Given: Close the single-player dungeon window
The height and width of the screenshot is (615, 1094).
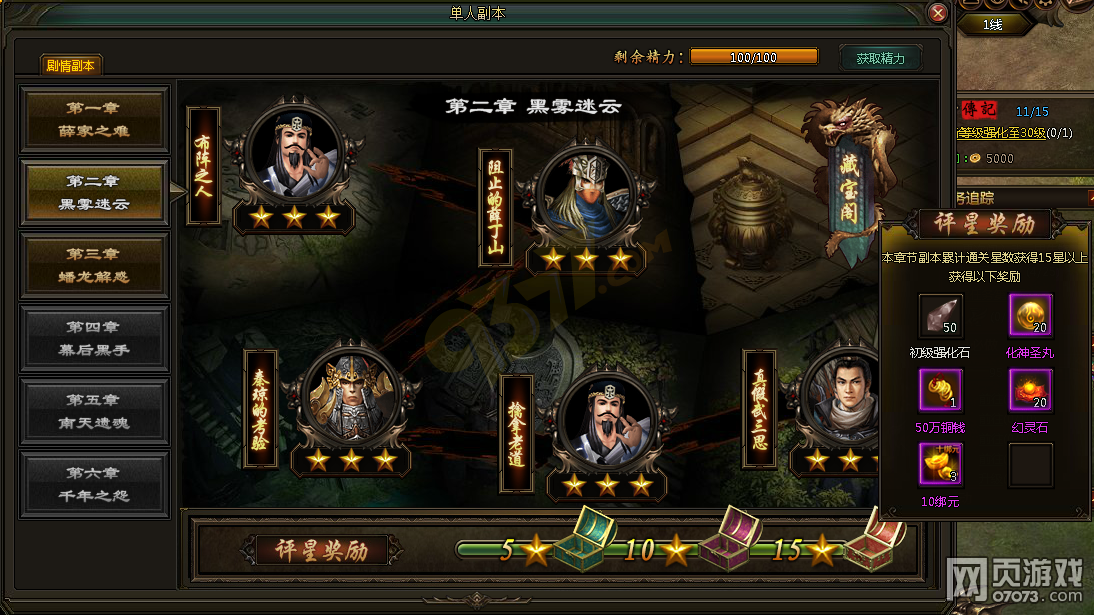Looking at the screenshot, I should [x=937, y=14].
